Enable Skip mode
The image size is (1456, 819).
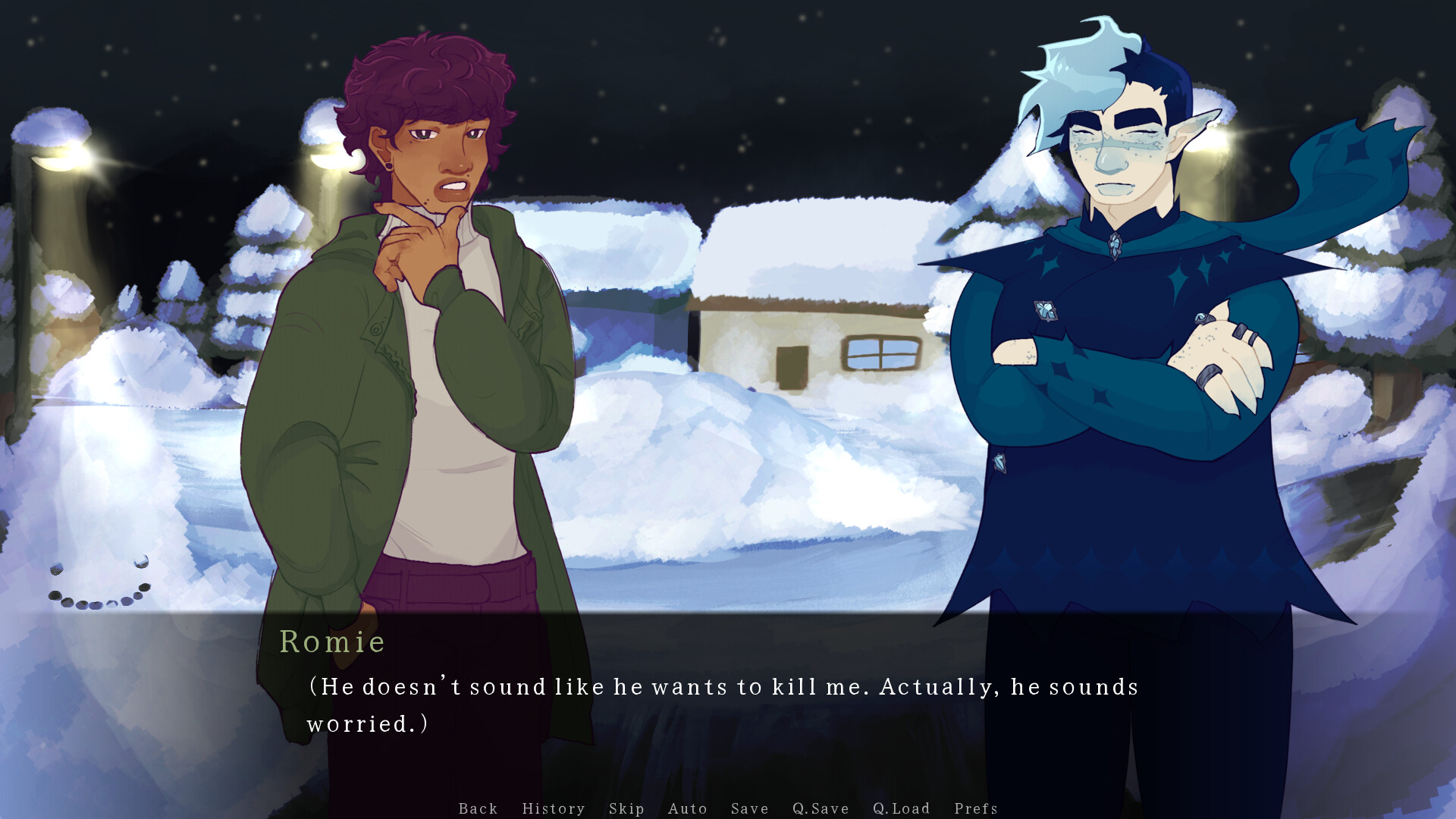(625, 808)
